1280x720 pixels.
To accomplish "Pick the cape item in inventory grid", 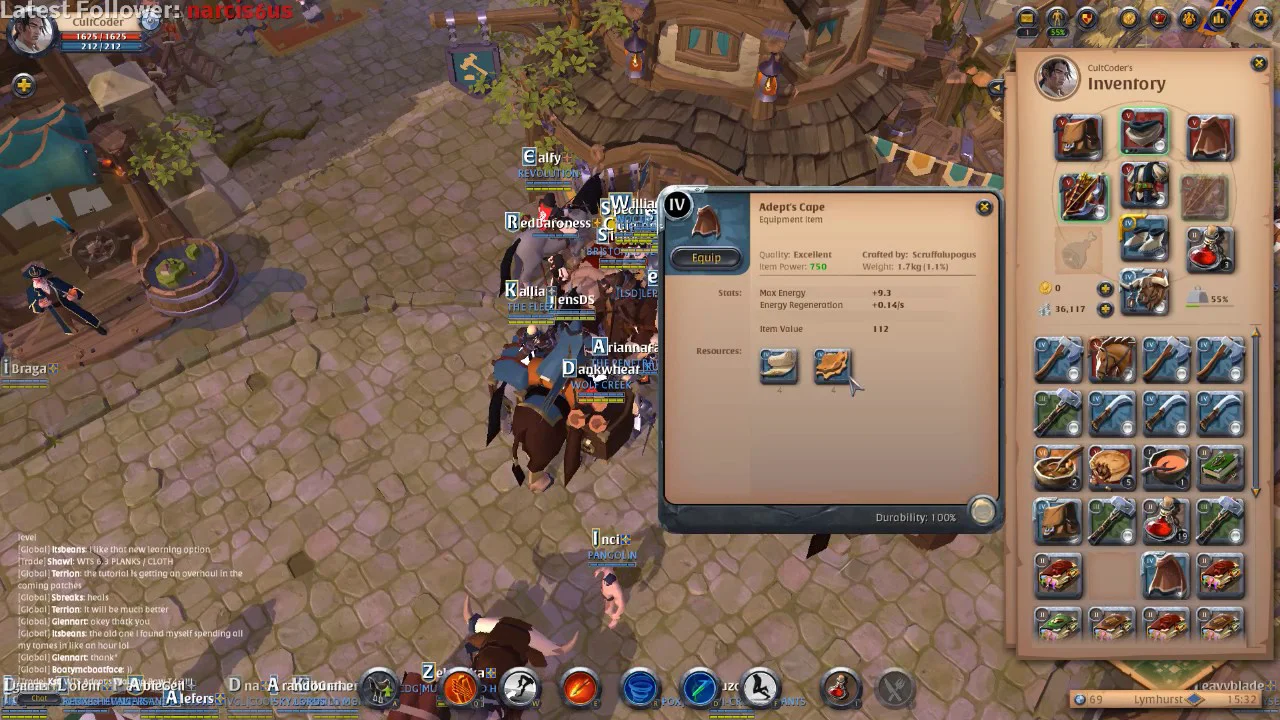I will tap(1166, 575).
